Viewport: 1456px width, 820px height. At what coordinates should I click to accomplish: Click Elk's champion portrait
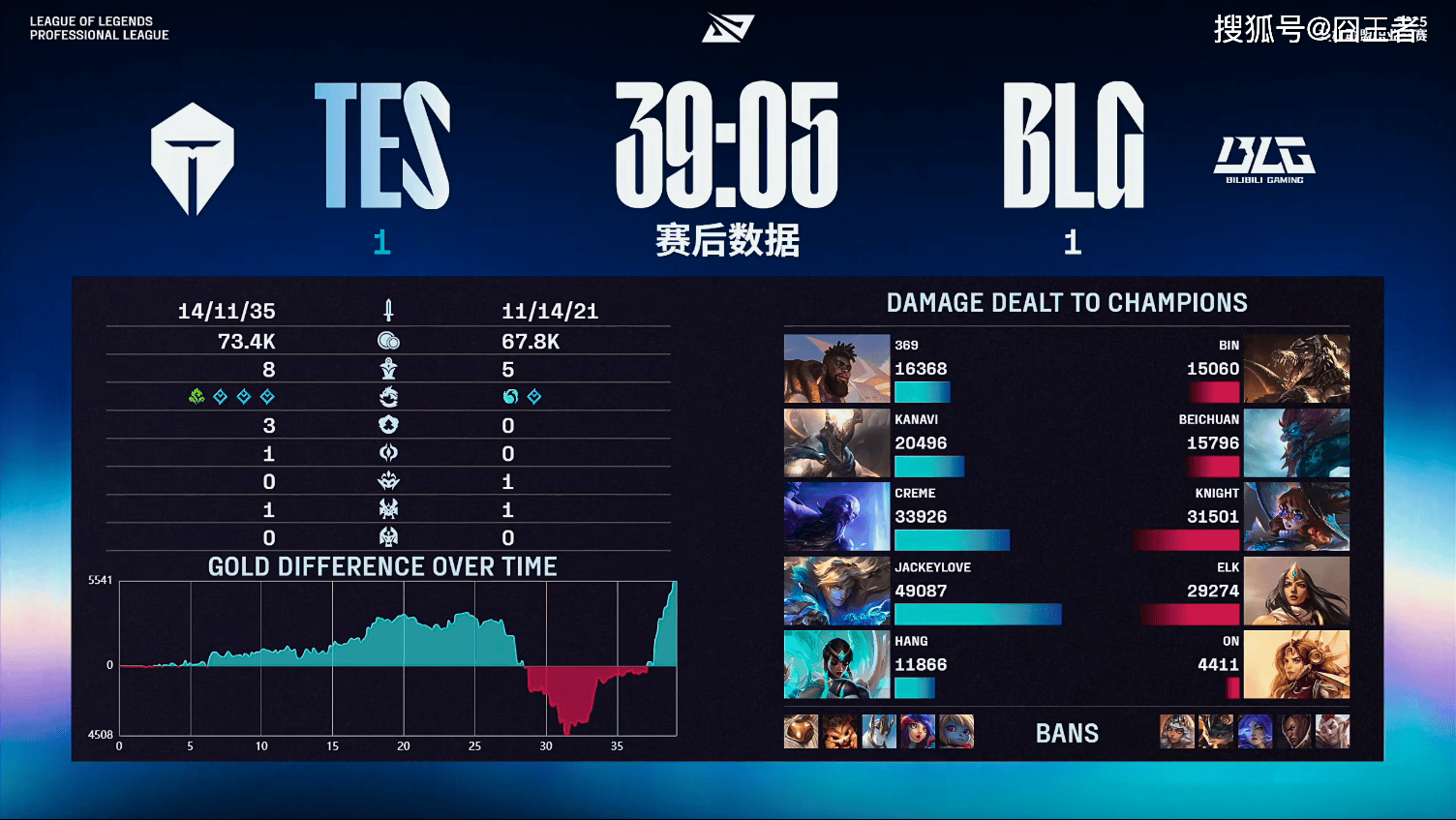[1296, 592]
